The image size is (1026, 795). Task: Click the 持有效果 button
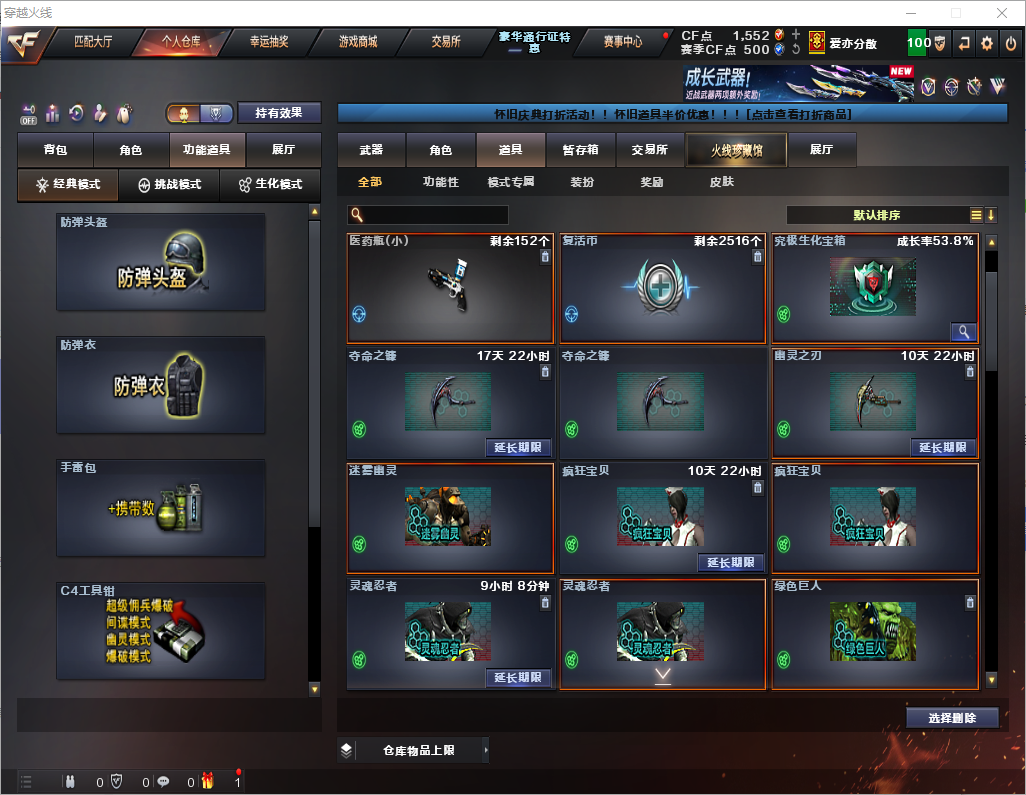pyautogui.click(x=279, y=113)
